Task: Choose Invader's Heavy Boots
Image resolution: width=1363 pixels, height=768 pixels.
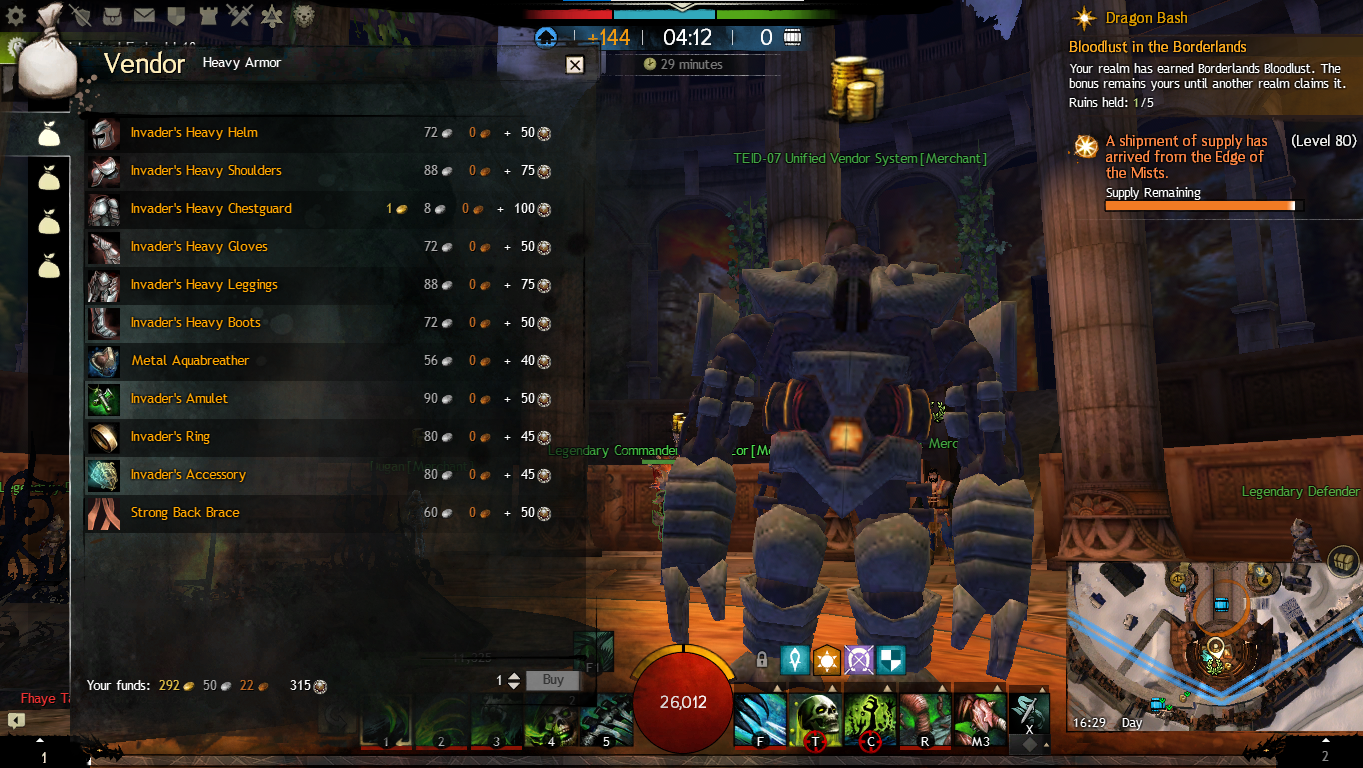Action: pyautogui.click(x=195, y=323)
